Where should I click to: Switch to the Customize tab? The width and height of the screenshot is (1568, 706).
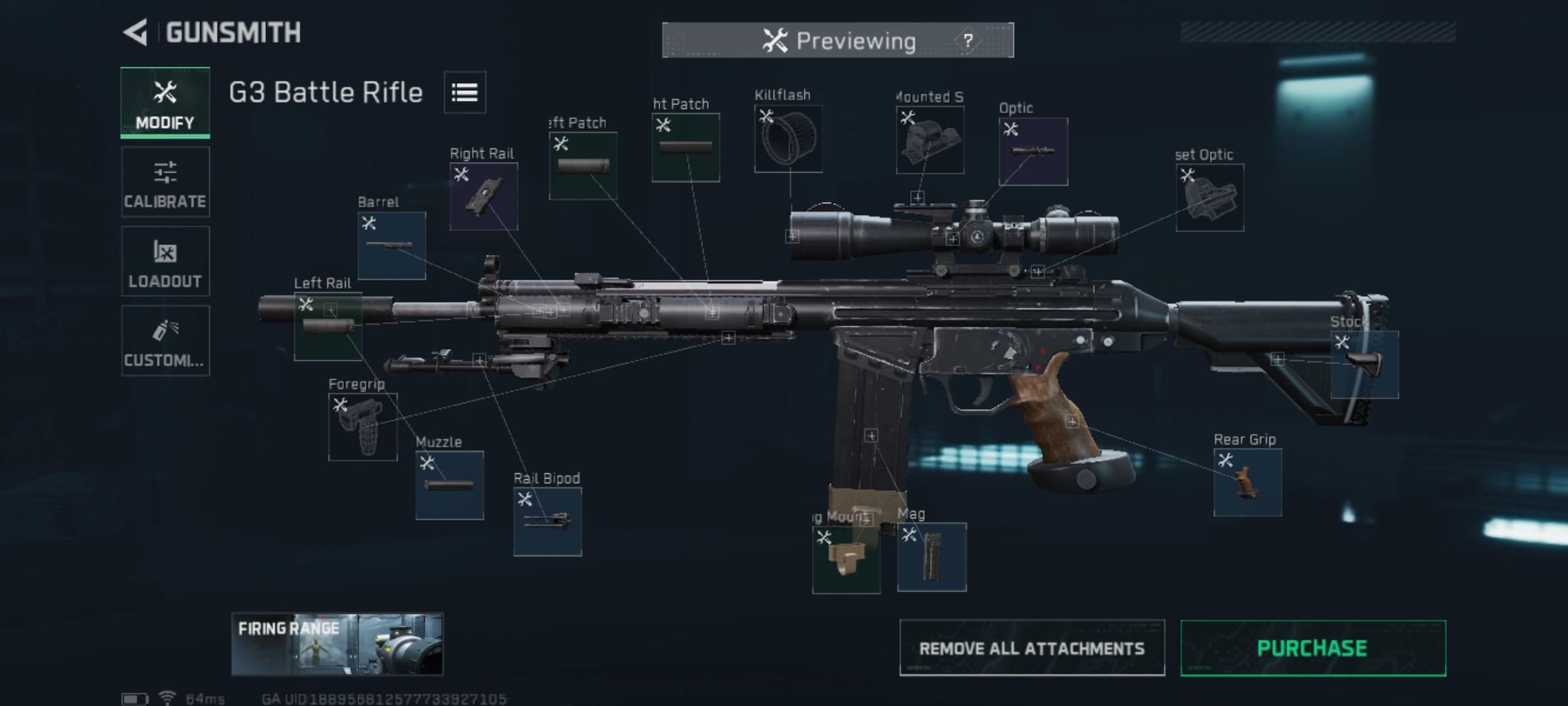[x=165, y=341]
